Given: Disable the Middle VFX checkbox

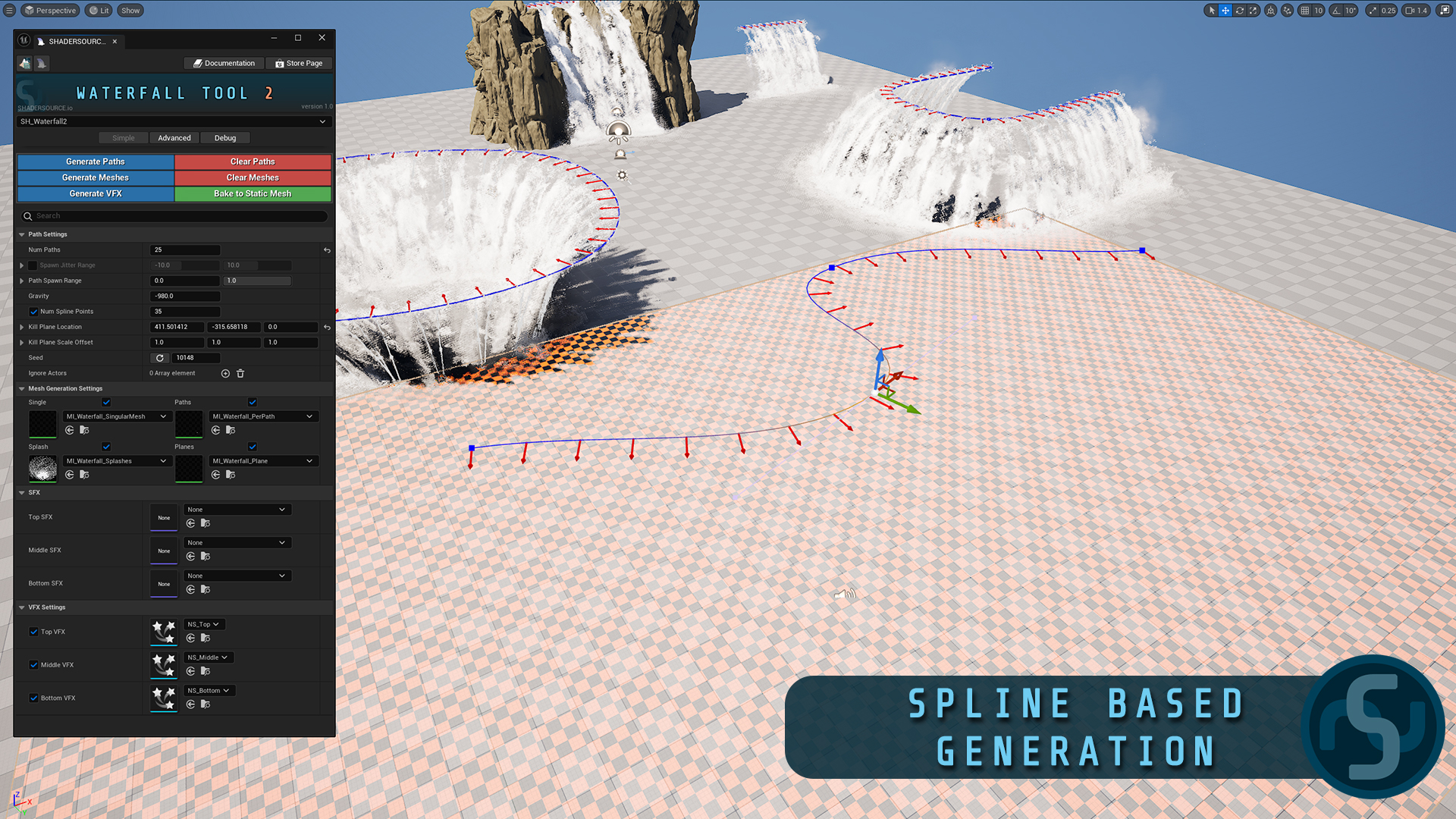Looking at the screenshot, I should point(33,664).
